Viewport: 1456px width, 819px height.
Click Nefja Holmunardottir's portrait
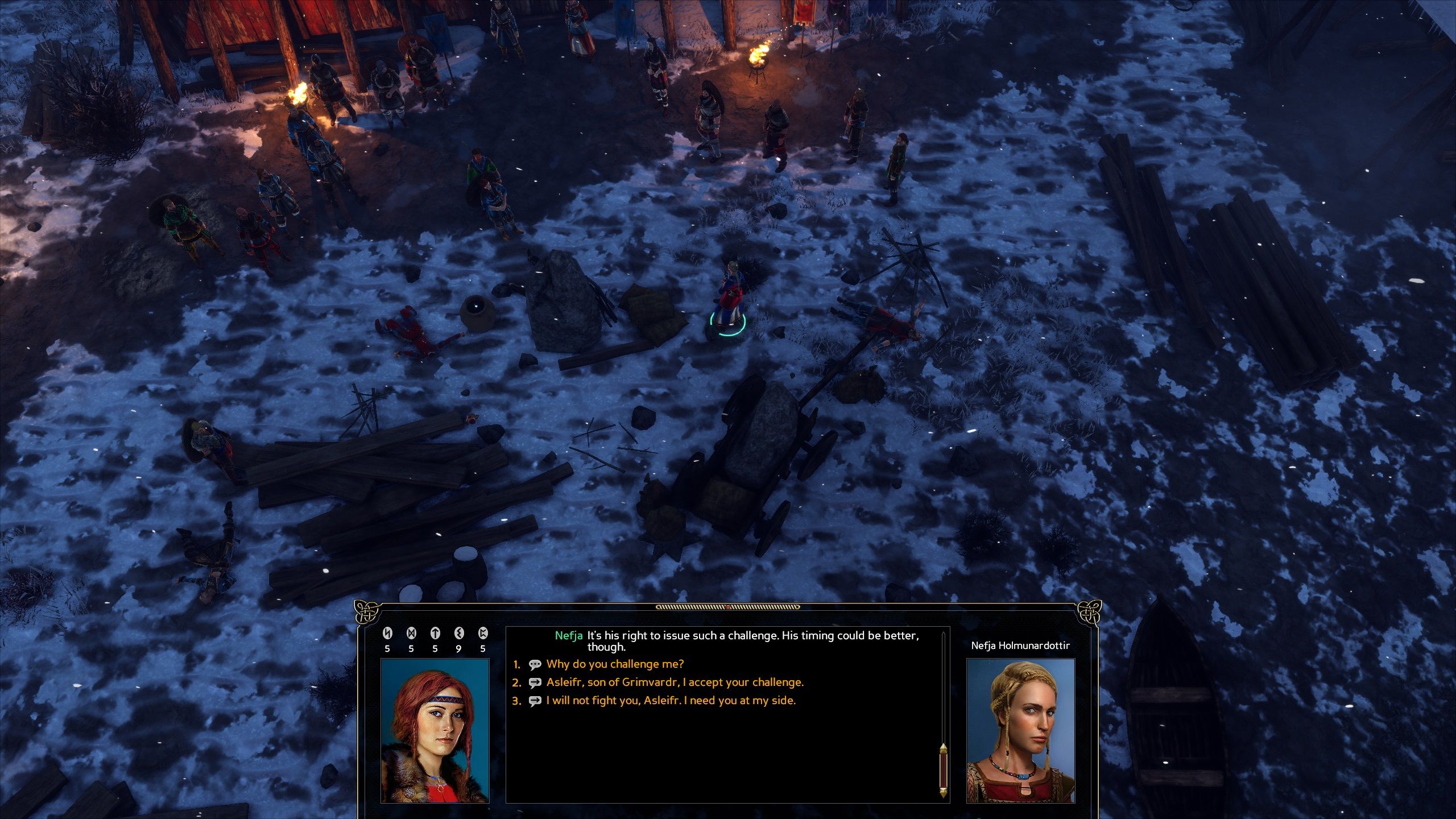coord(1020,730)
